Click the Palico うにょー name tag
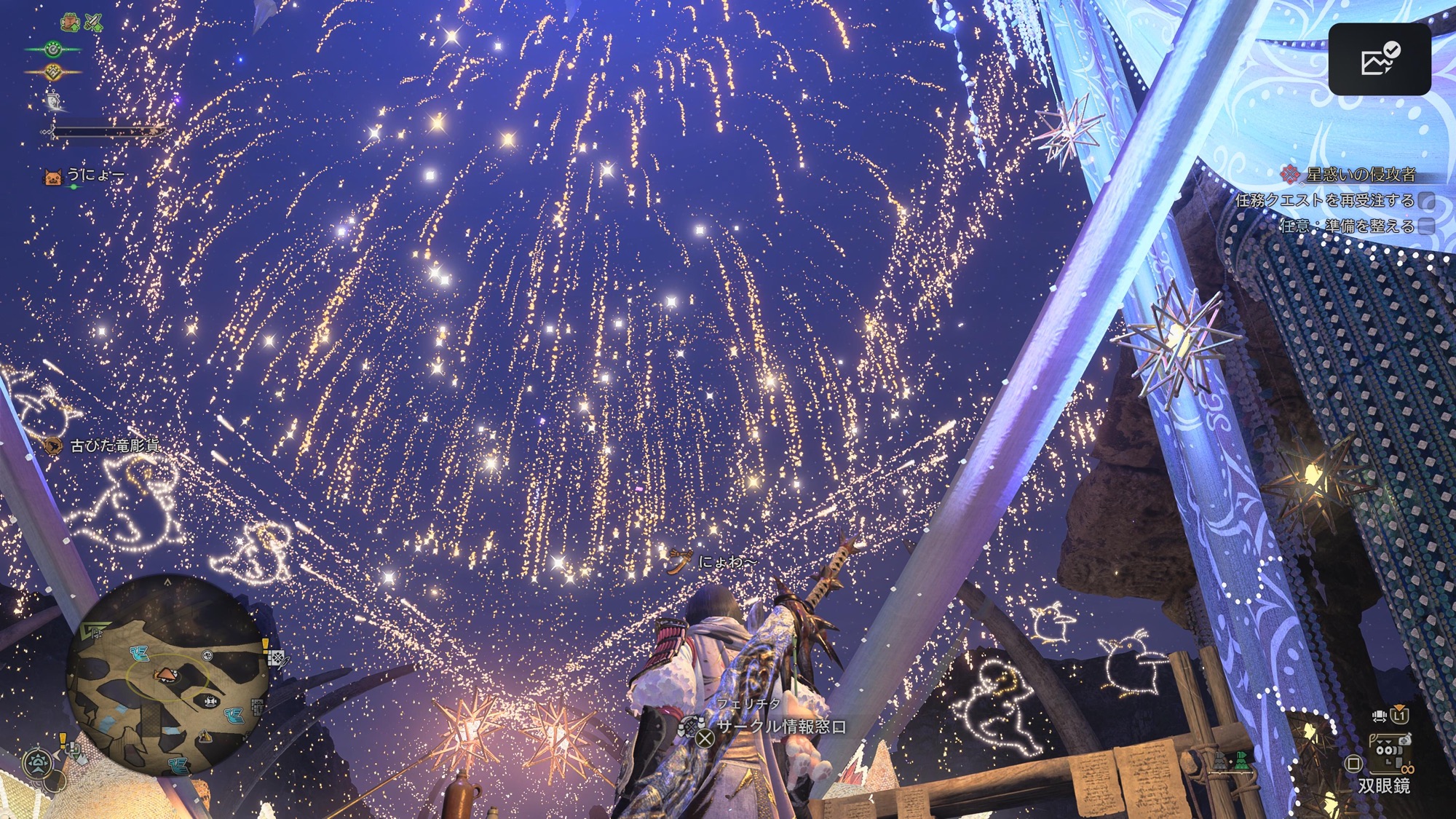The image size is (1456, 819). pyautogui.click(x=95, y=175)
